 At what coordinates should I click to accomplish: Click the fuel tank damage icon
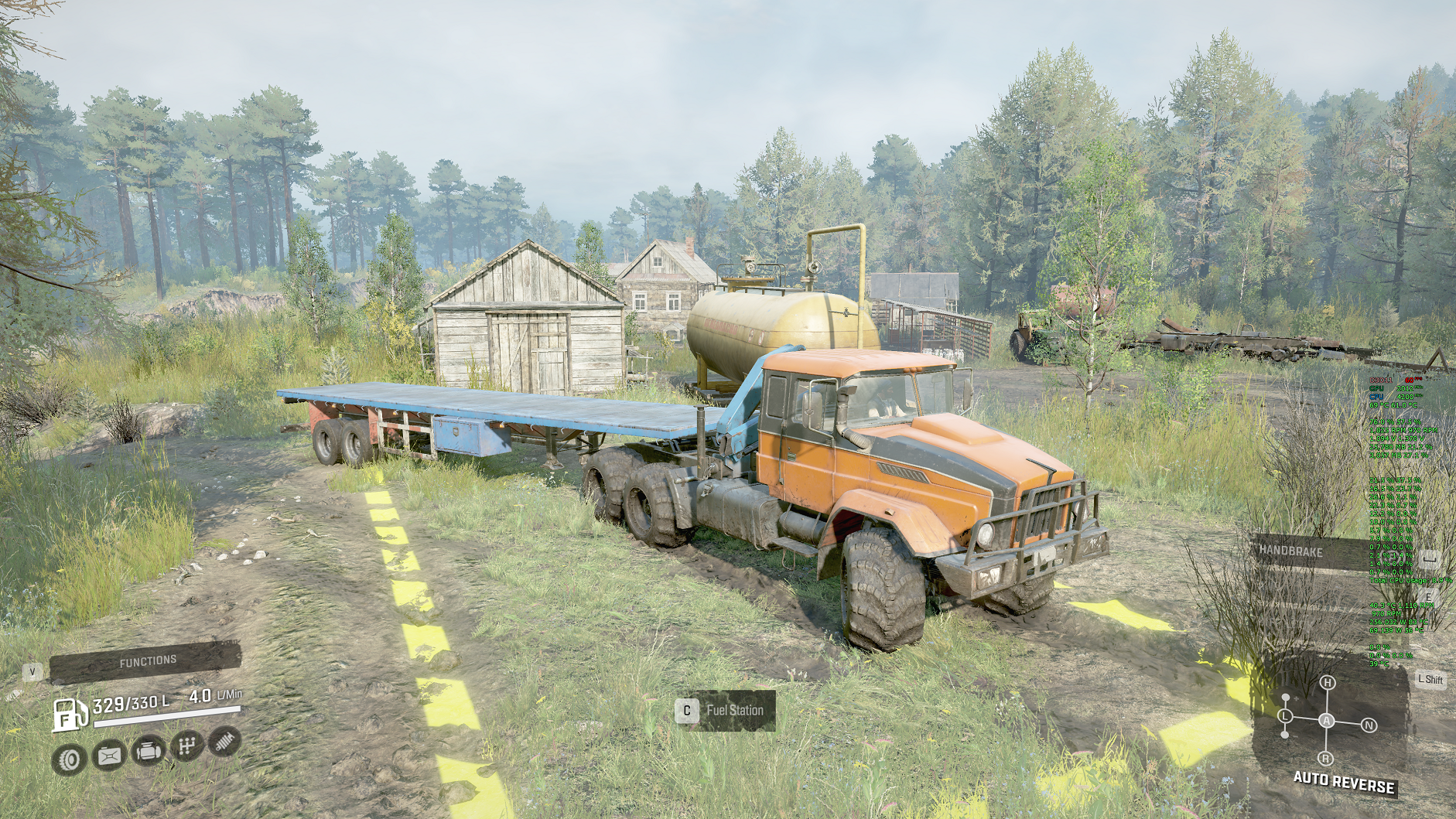(x=109, y=755)
